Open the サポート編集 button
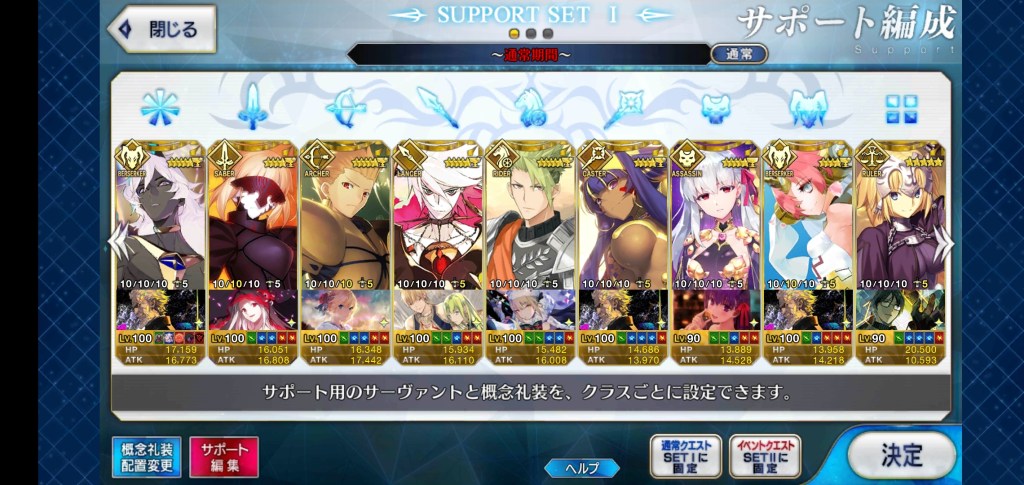Image resolution: width=1024 pixels, height=485 pixels. (223, 455)
